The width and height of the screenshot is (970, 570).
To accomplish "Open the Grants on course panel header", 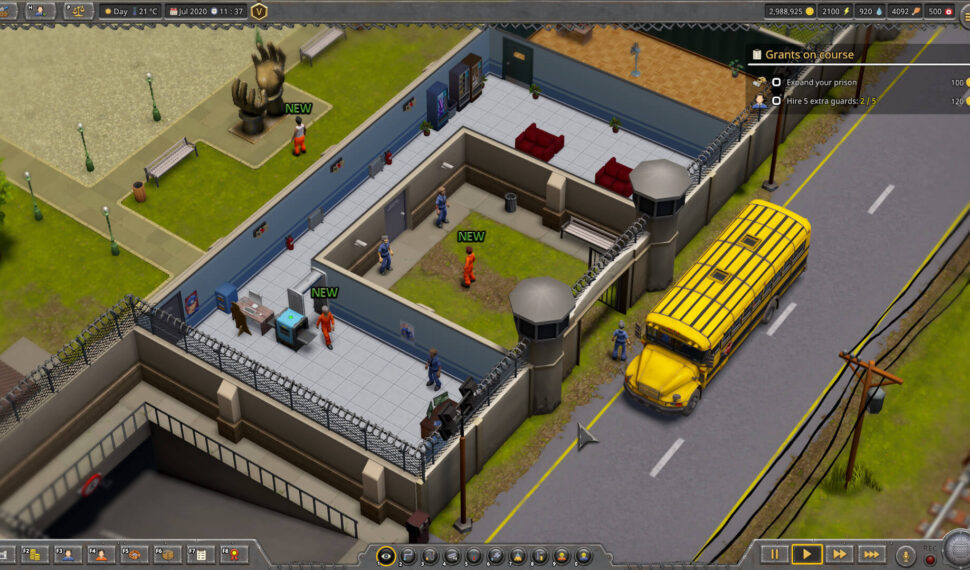I will (x=810, y=54).
